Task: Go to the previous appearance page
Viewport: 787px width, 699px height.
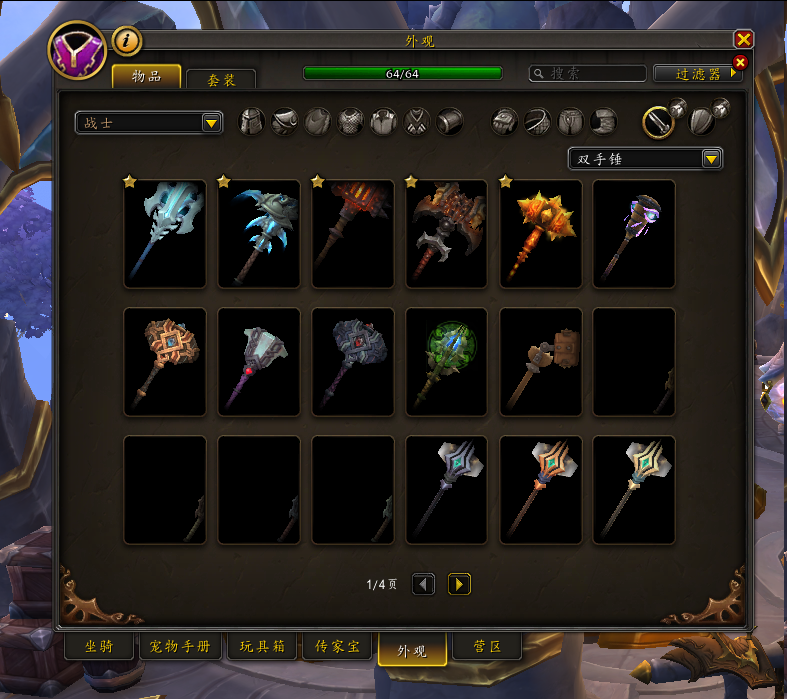Action: [423, 584]
